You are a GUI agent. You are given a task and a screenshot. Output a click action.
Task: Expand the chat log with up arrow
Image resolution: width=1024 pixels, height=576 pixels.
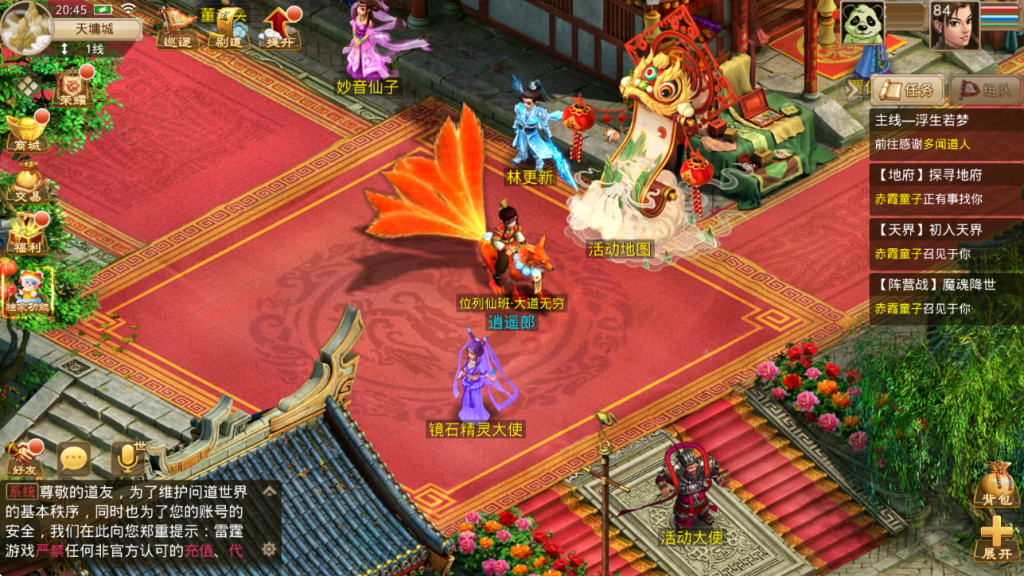269,492
